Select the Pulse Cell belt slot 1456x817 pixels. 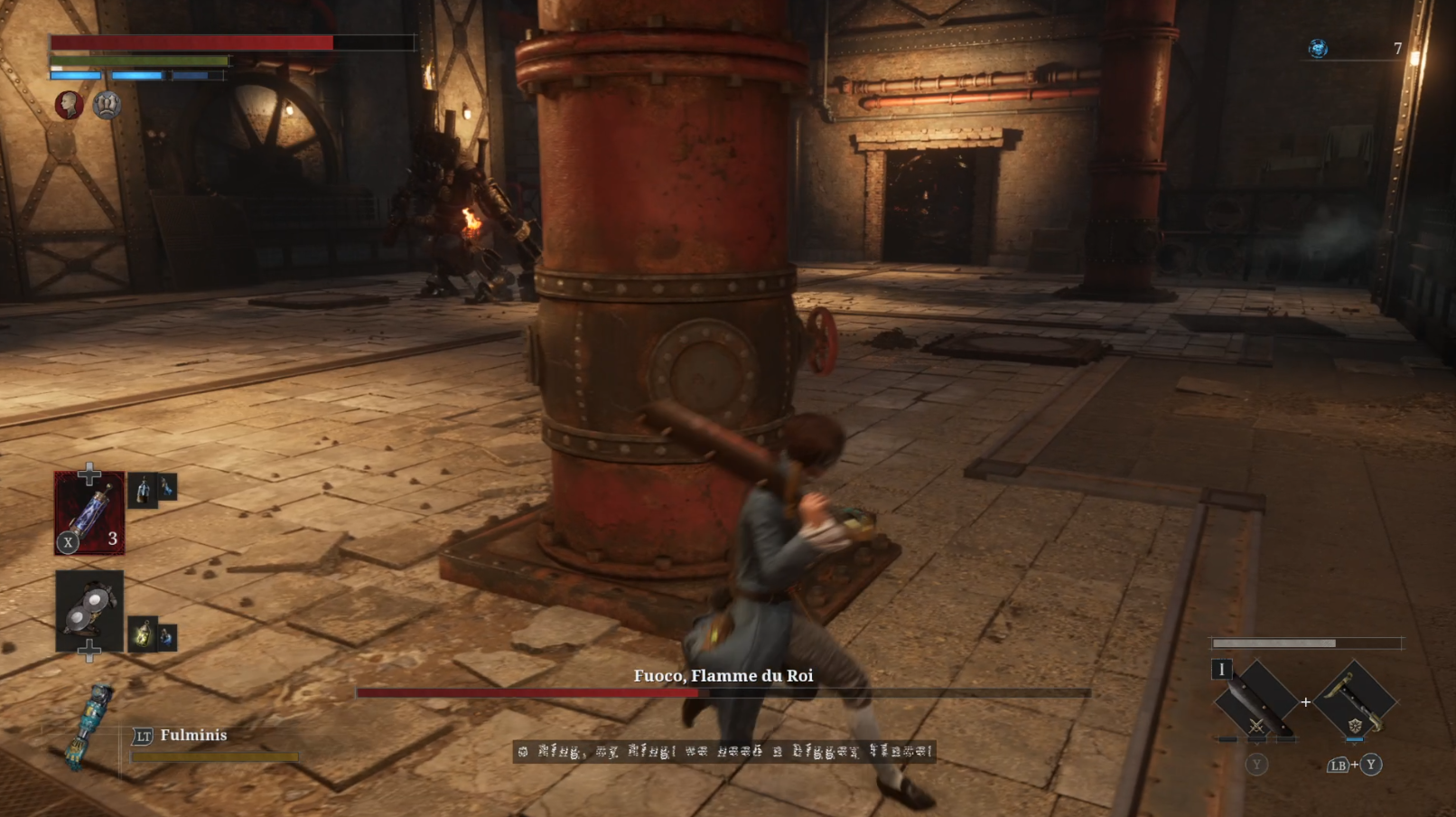(89, 512)
